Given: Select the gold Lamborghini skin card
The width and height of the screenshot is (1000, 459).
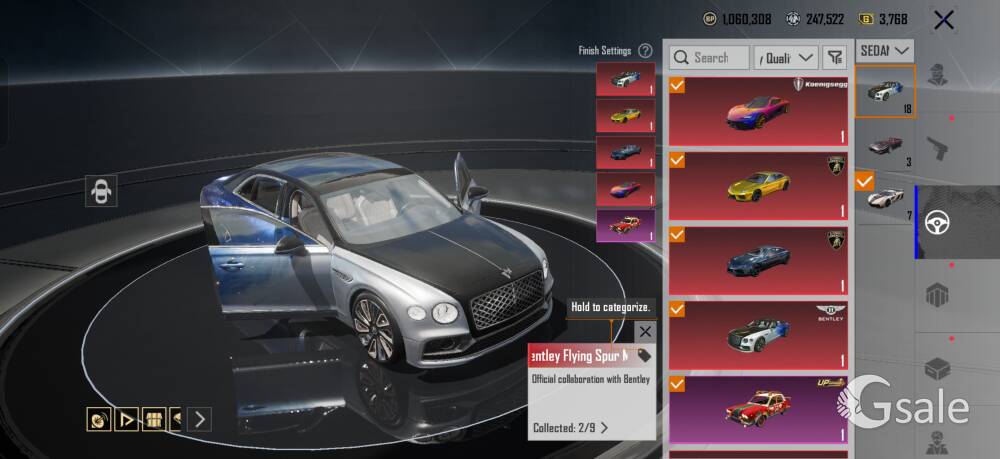Looking at the screenshot, I should [759, 185].
